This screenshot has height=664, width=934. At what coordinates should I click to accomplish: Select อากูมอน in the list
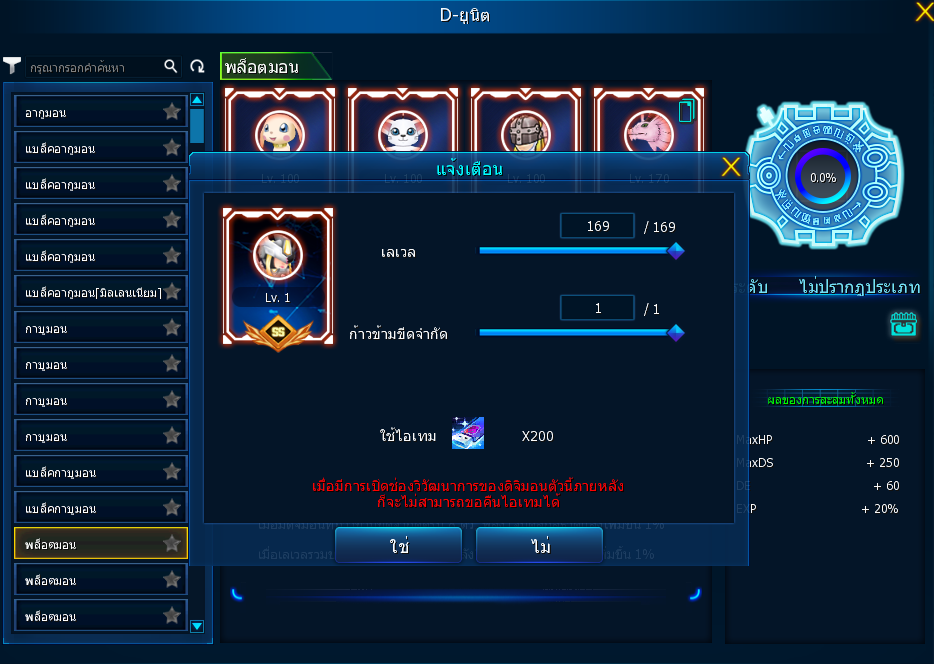click(90, 112)
